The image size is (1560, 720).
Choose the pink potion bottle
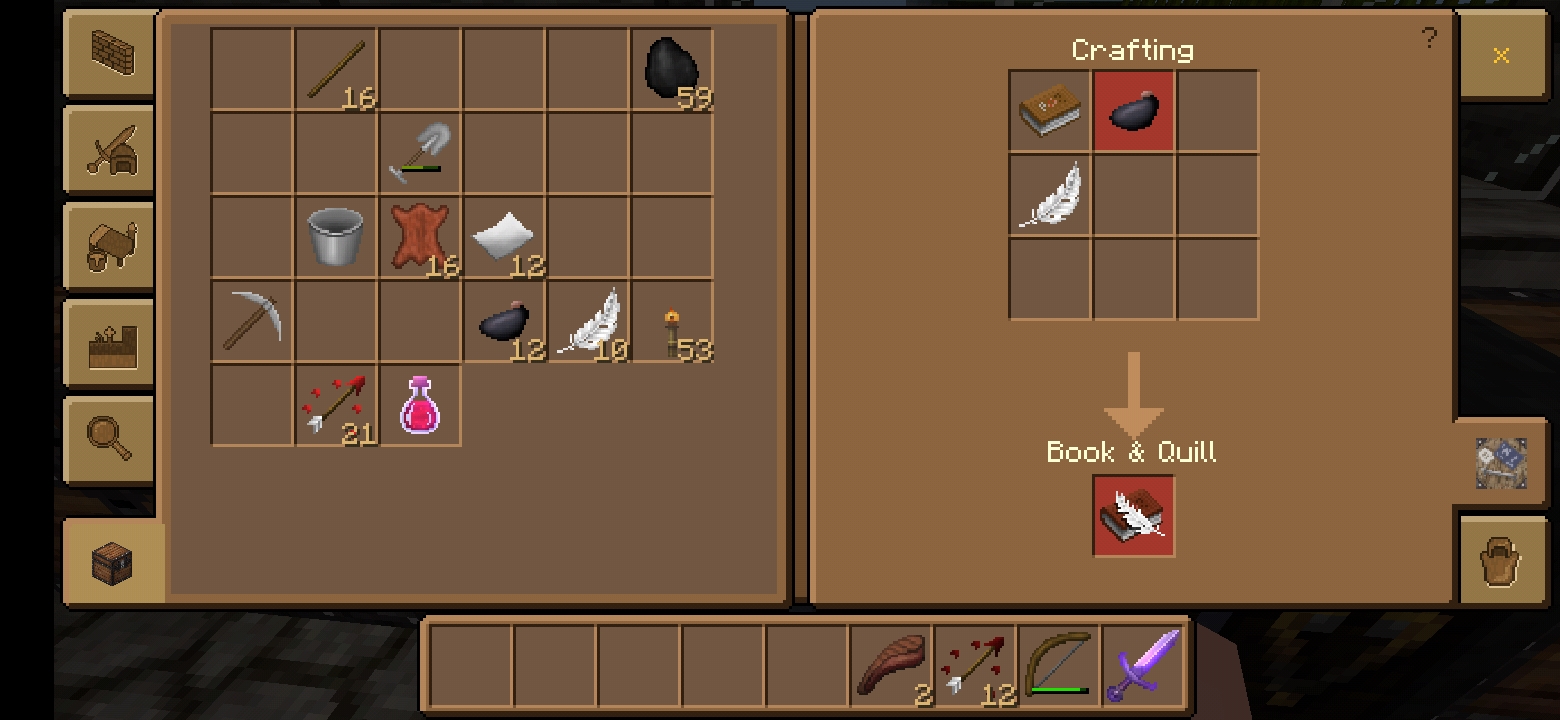(420, 405)
